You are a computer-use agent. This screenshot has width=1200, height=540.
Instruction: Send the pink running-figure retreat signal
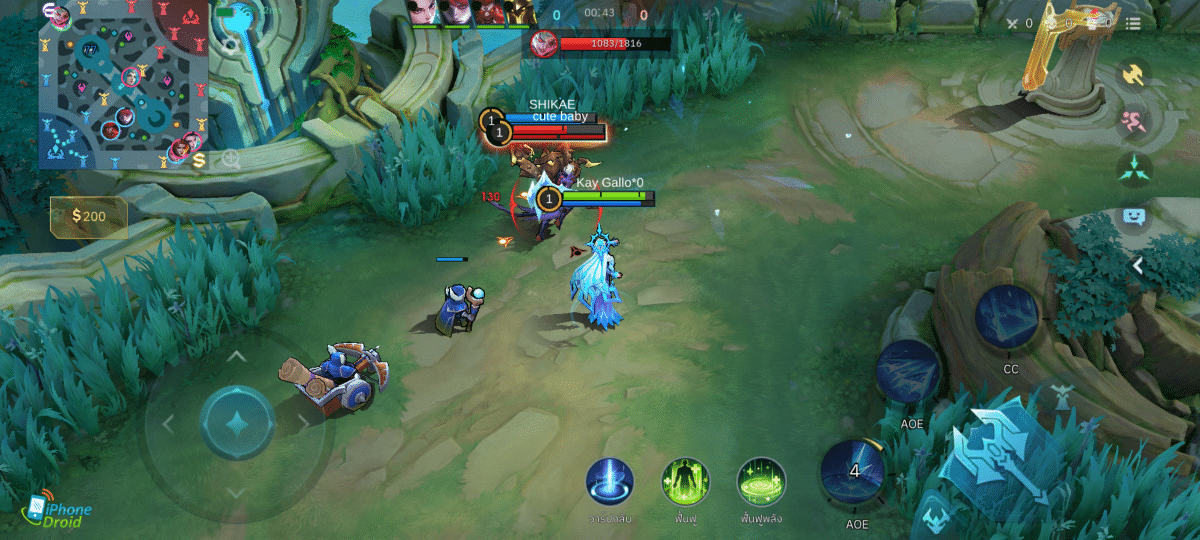1134,122
